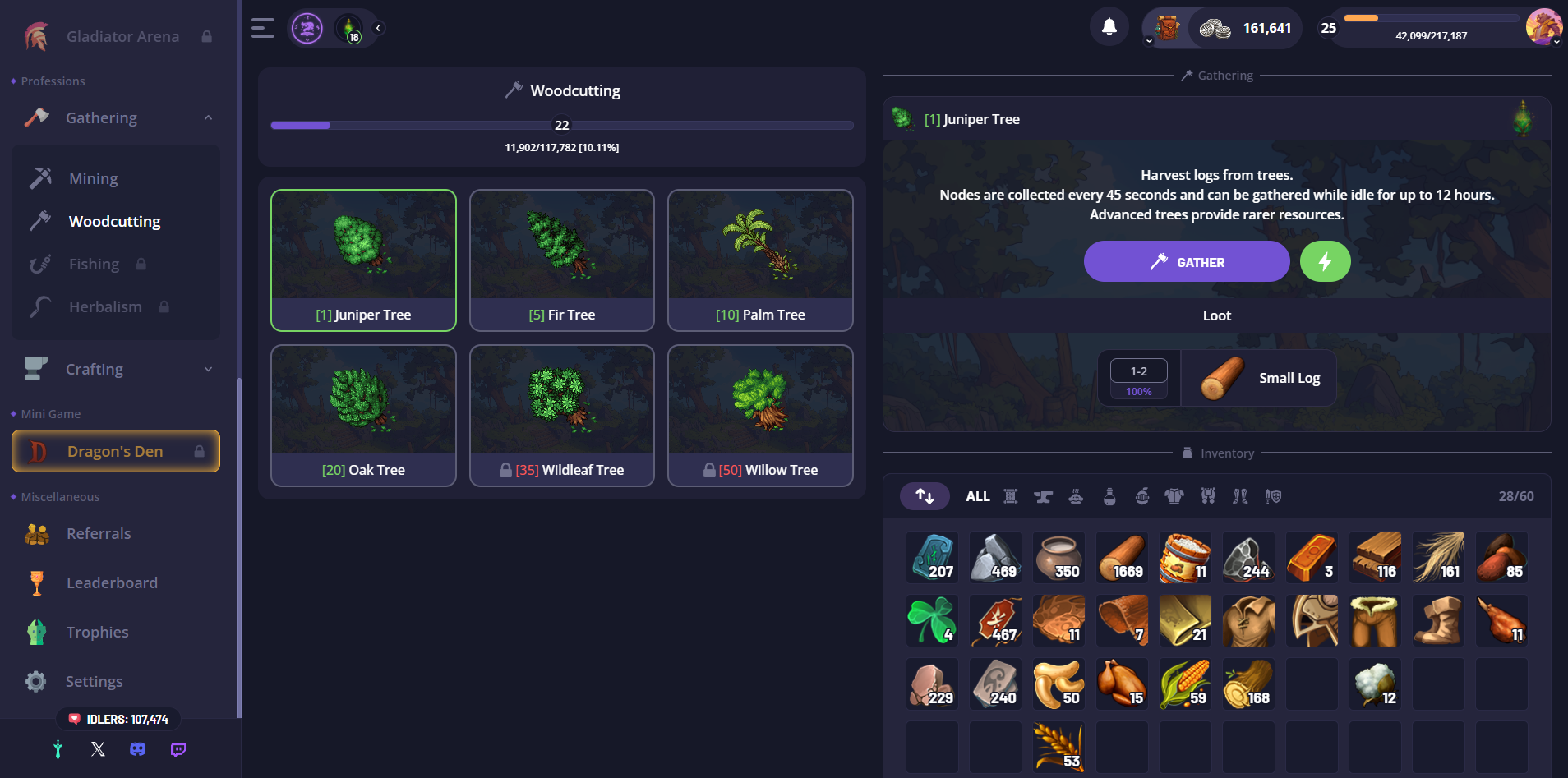Screen dimensions: 1568x778
Task: Select the Fir Tree node
Action: (561, 260)
